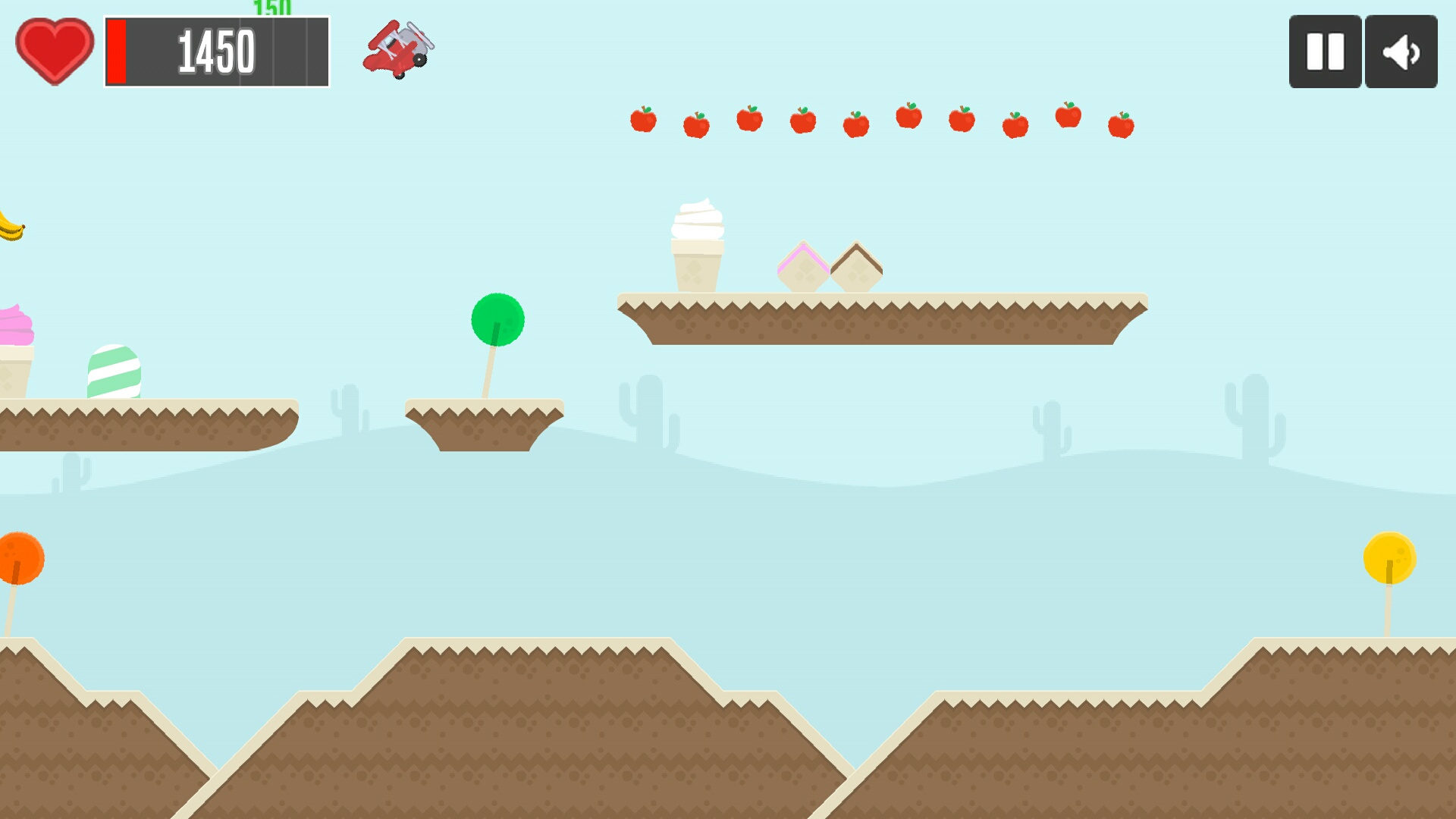Click the first apple in the row
This screenshot has height=819, width=1456.
(x=645, y=119)
